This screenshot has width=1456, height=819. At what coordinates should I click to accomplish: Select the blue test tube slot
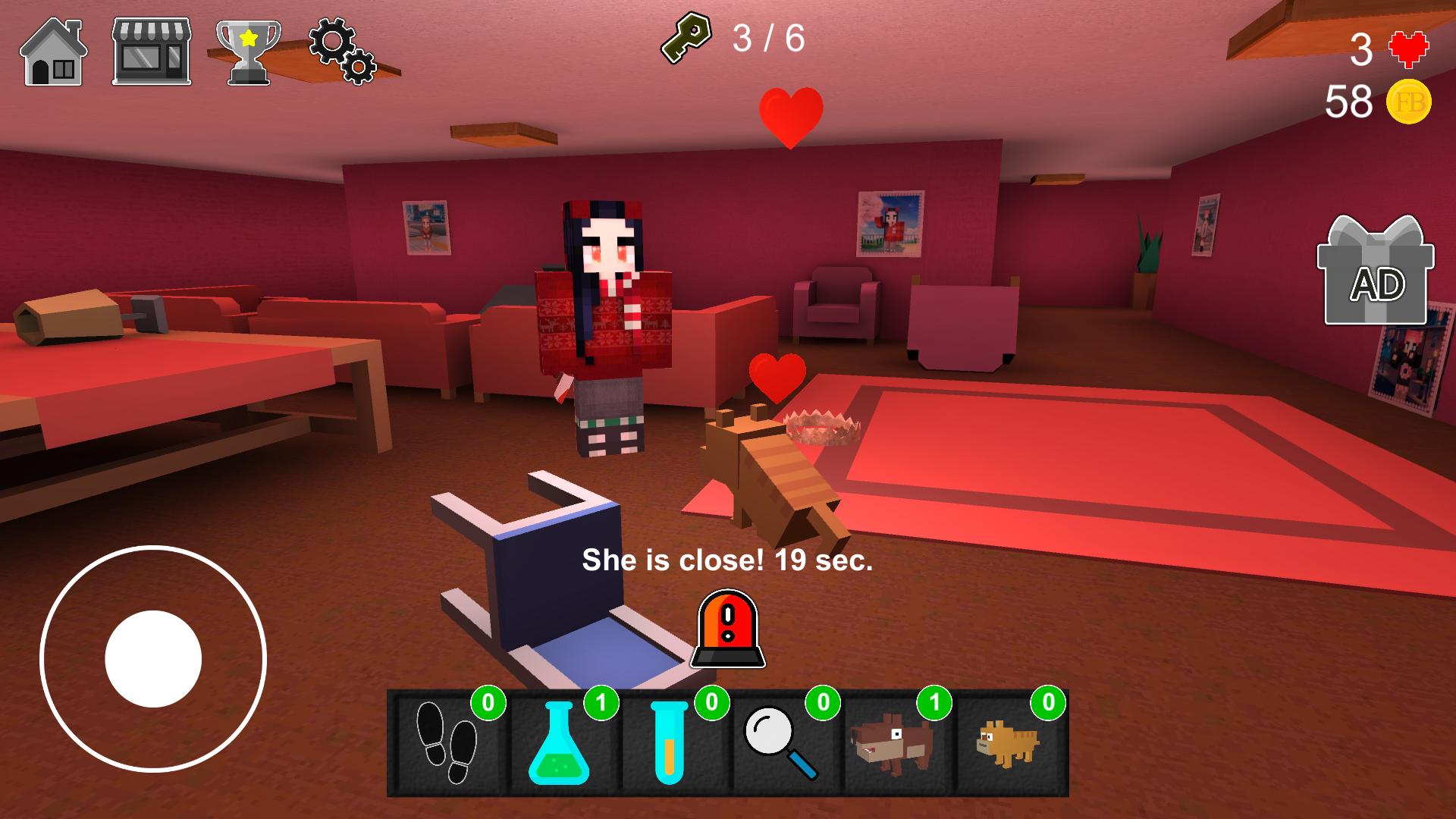(x=671, y=742)
